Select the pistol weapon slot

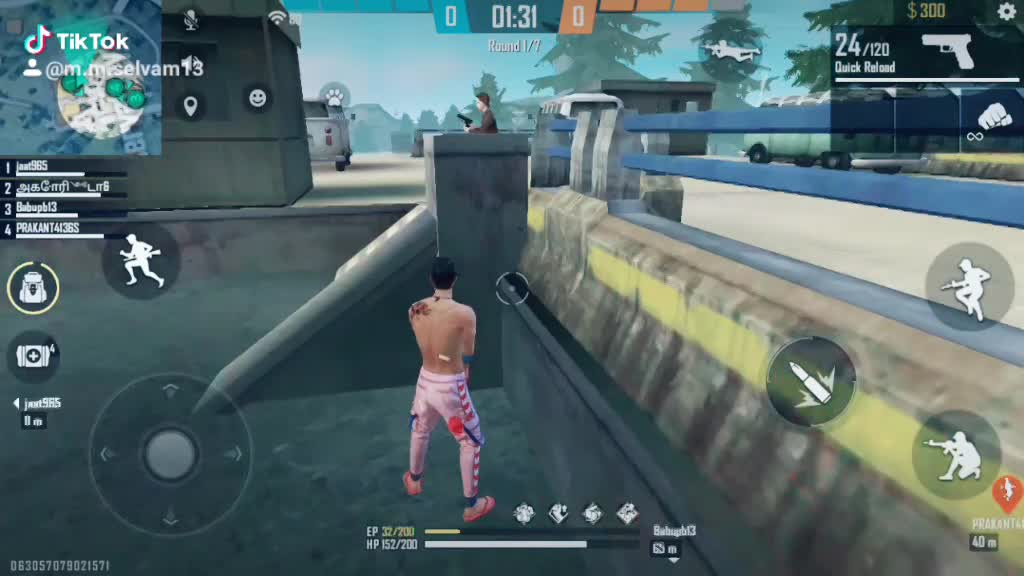(x=946, y=50)
